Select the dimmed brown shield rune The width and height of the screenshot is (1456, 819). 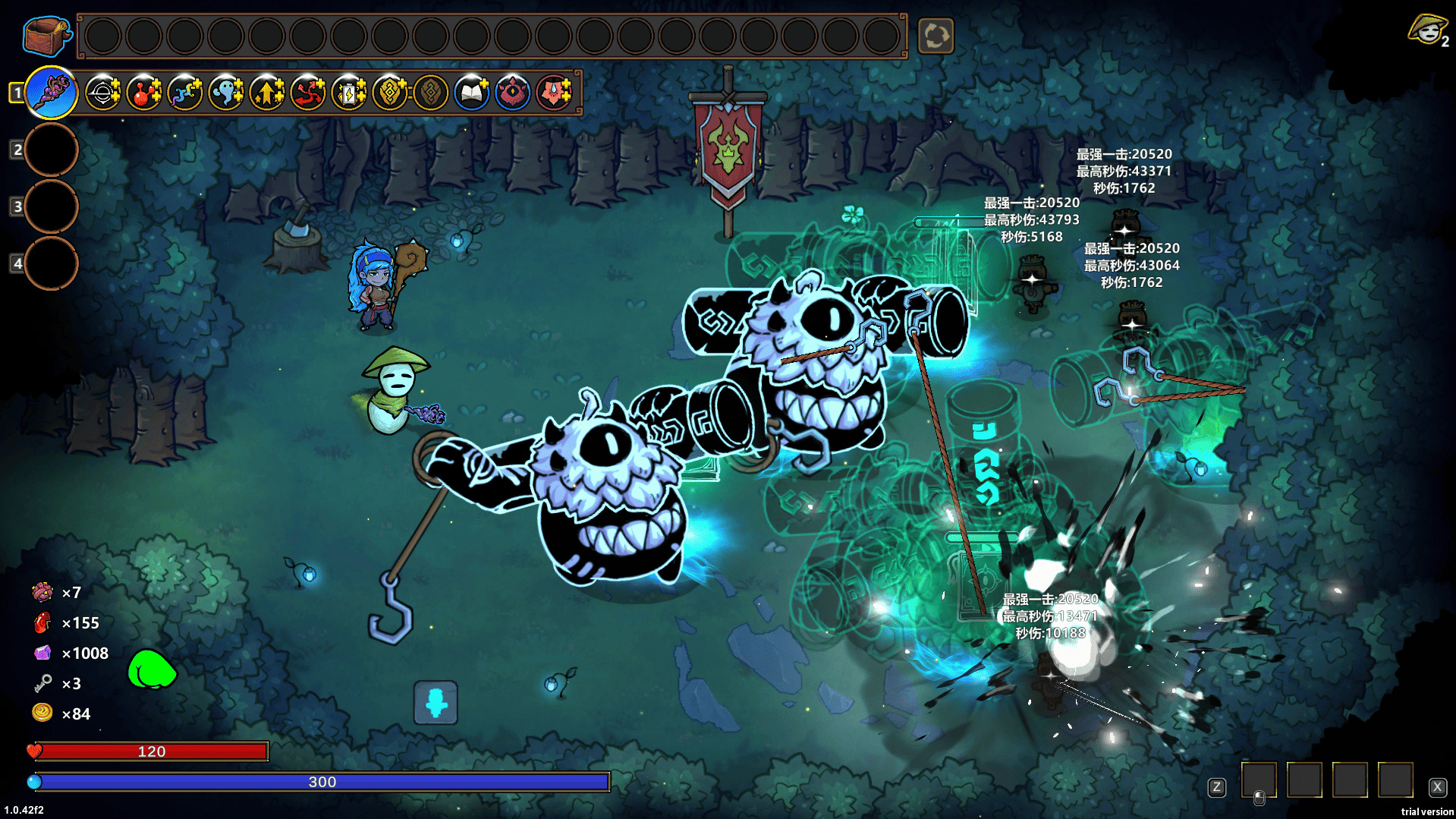431,93
